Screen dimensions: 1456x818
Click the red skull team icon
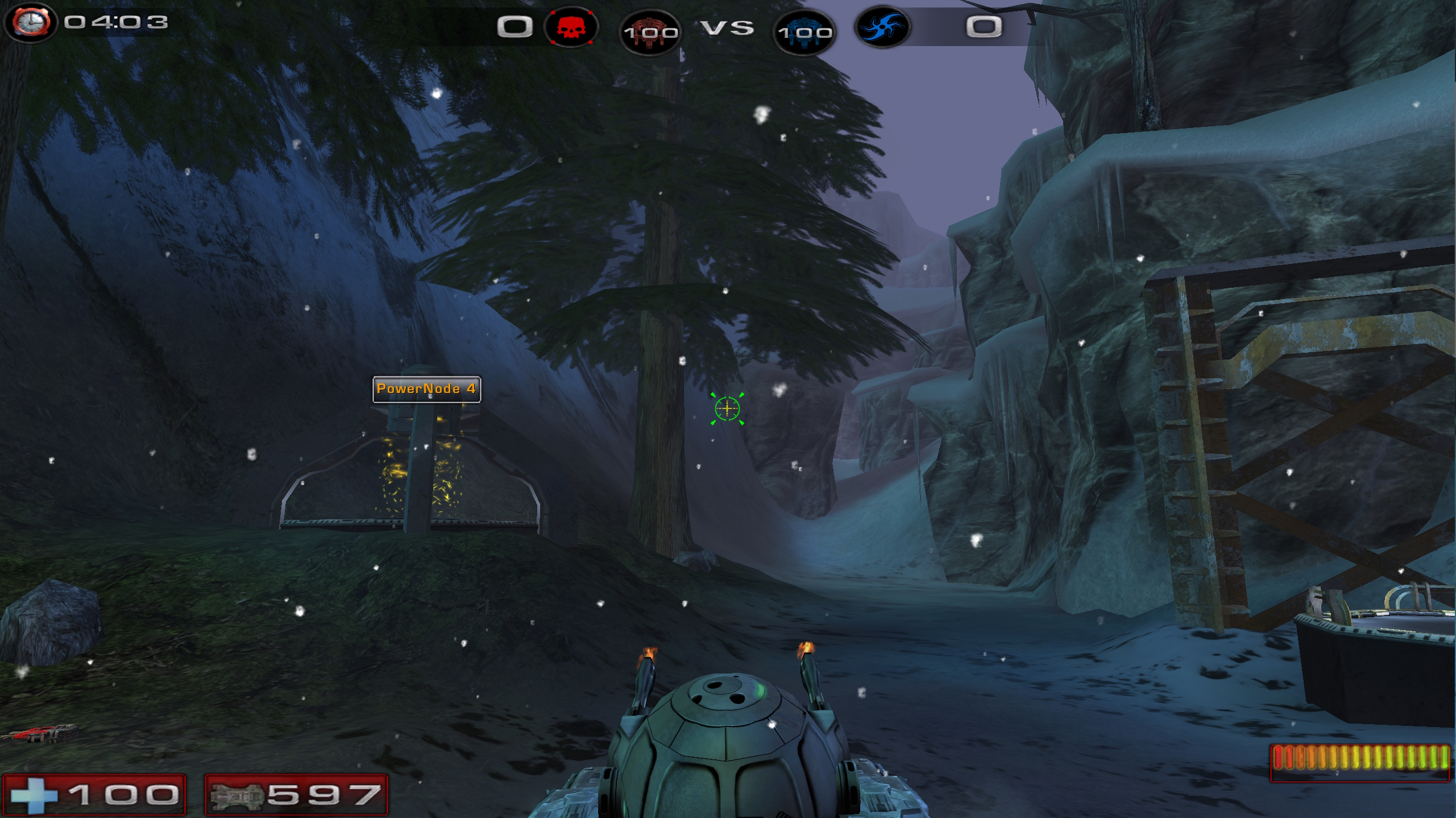571,27
